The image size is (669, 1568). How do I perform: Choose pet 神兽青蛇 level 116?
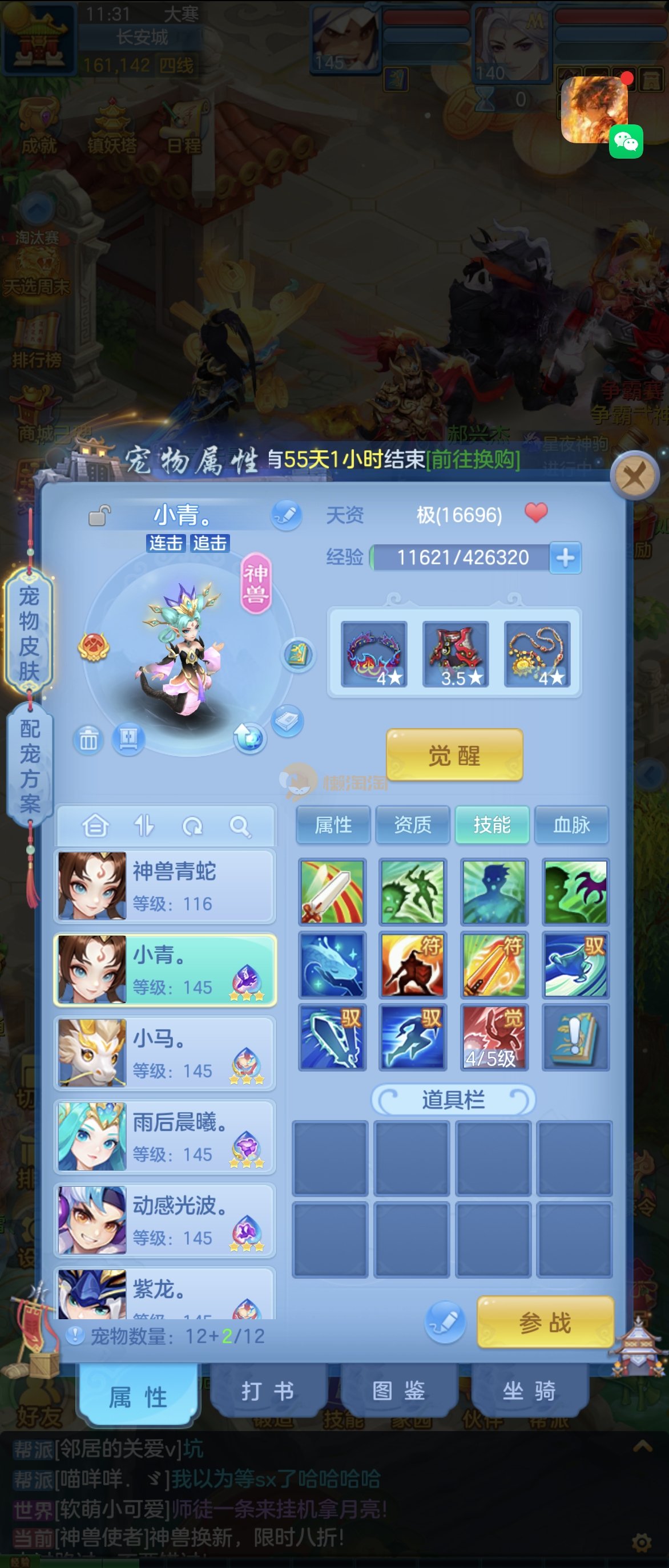point(165,886)
